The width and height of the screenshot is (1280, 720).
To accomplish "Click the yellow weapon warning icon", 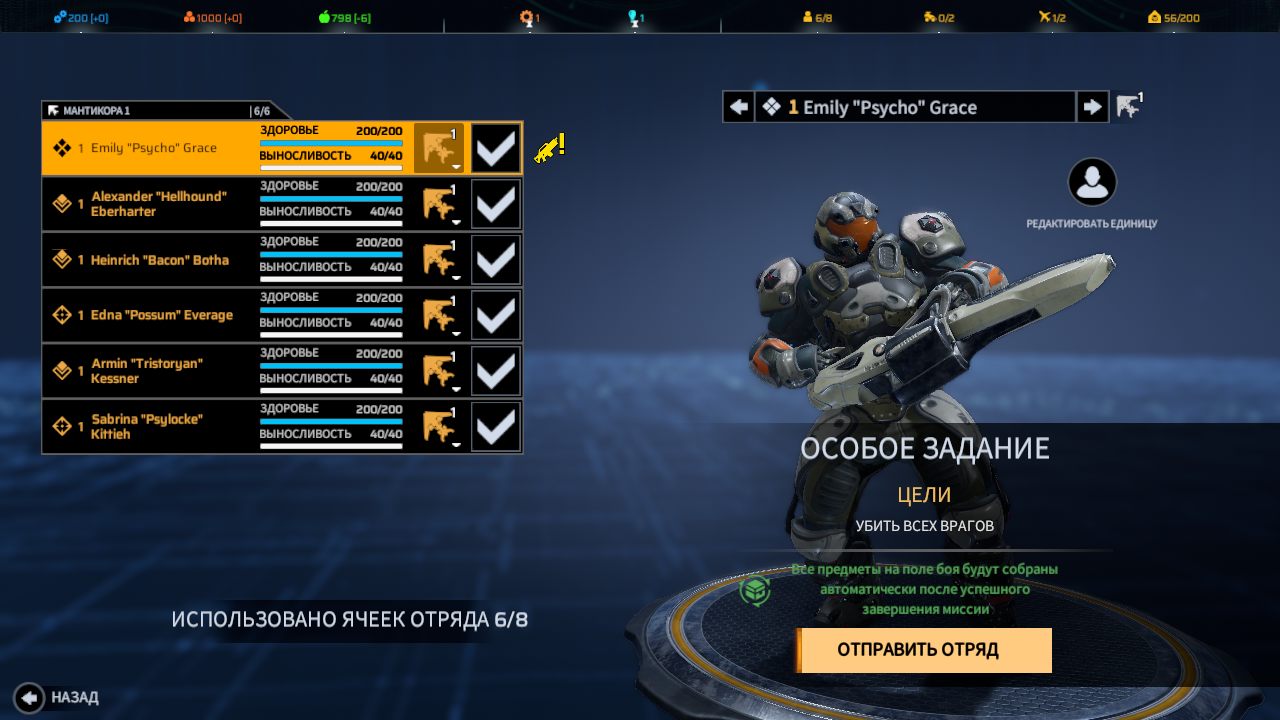I will (x=549, y=148).
